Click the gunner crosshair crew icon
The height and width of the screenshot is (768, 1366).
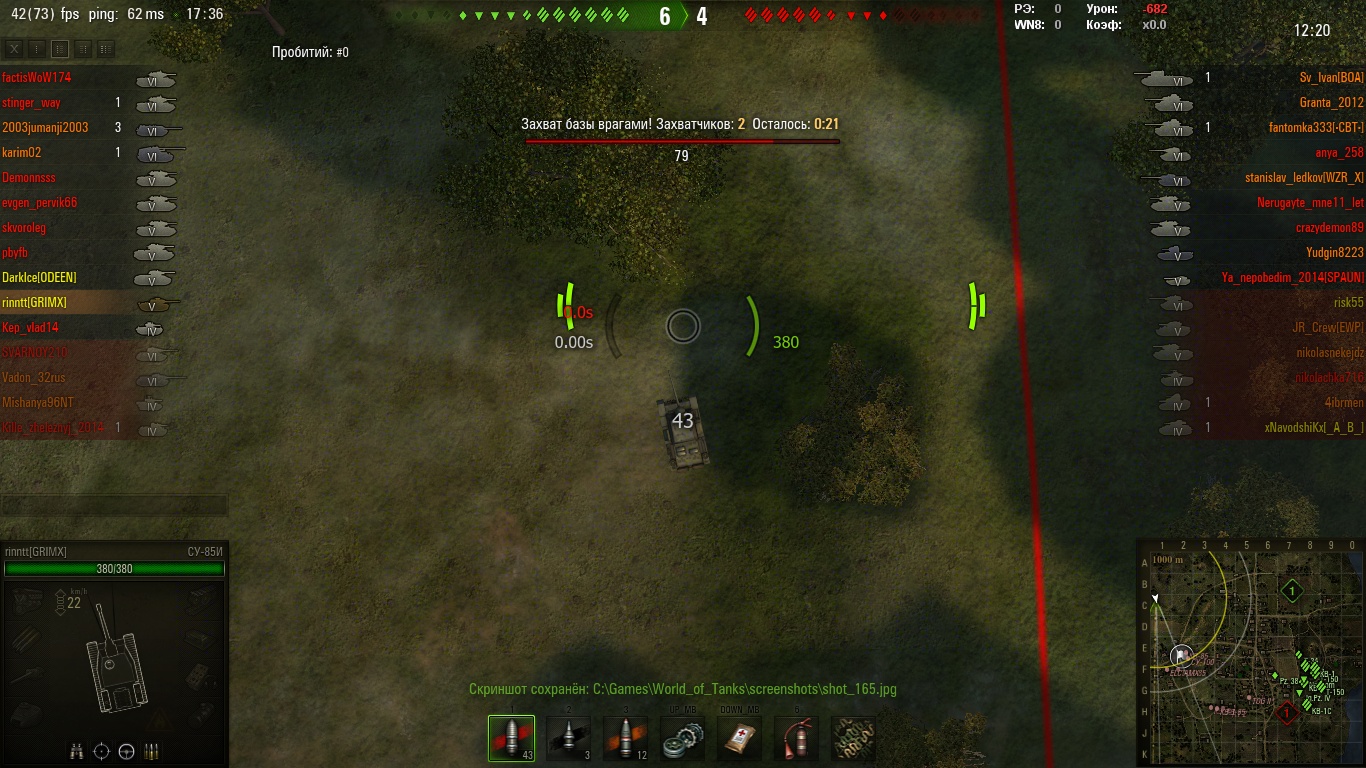[x=101, y=751]
